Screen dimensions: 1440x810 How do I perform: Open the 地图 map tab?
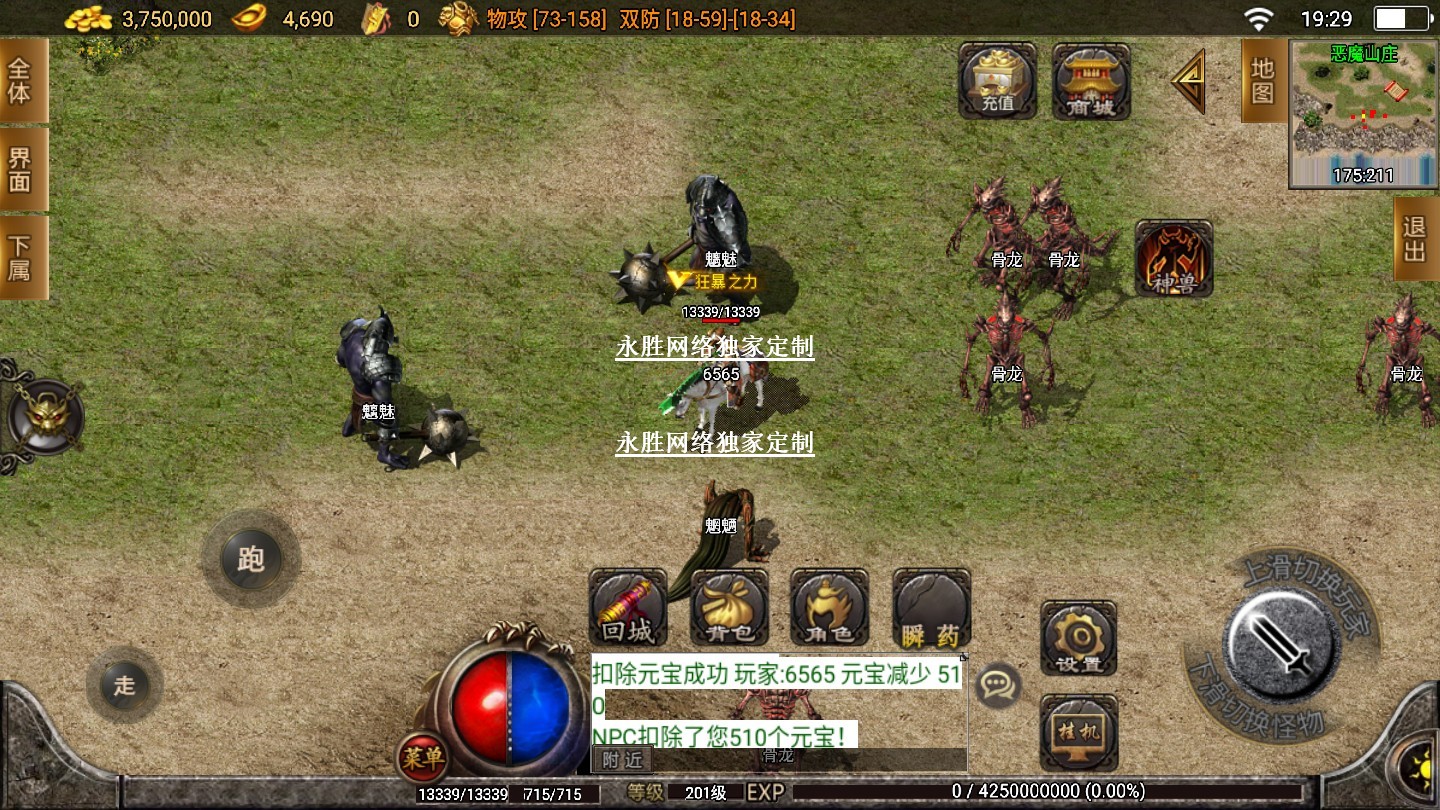[1263, 80]
